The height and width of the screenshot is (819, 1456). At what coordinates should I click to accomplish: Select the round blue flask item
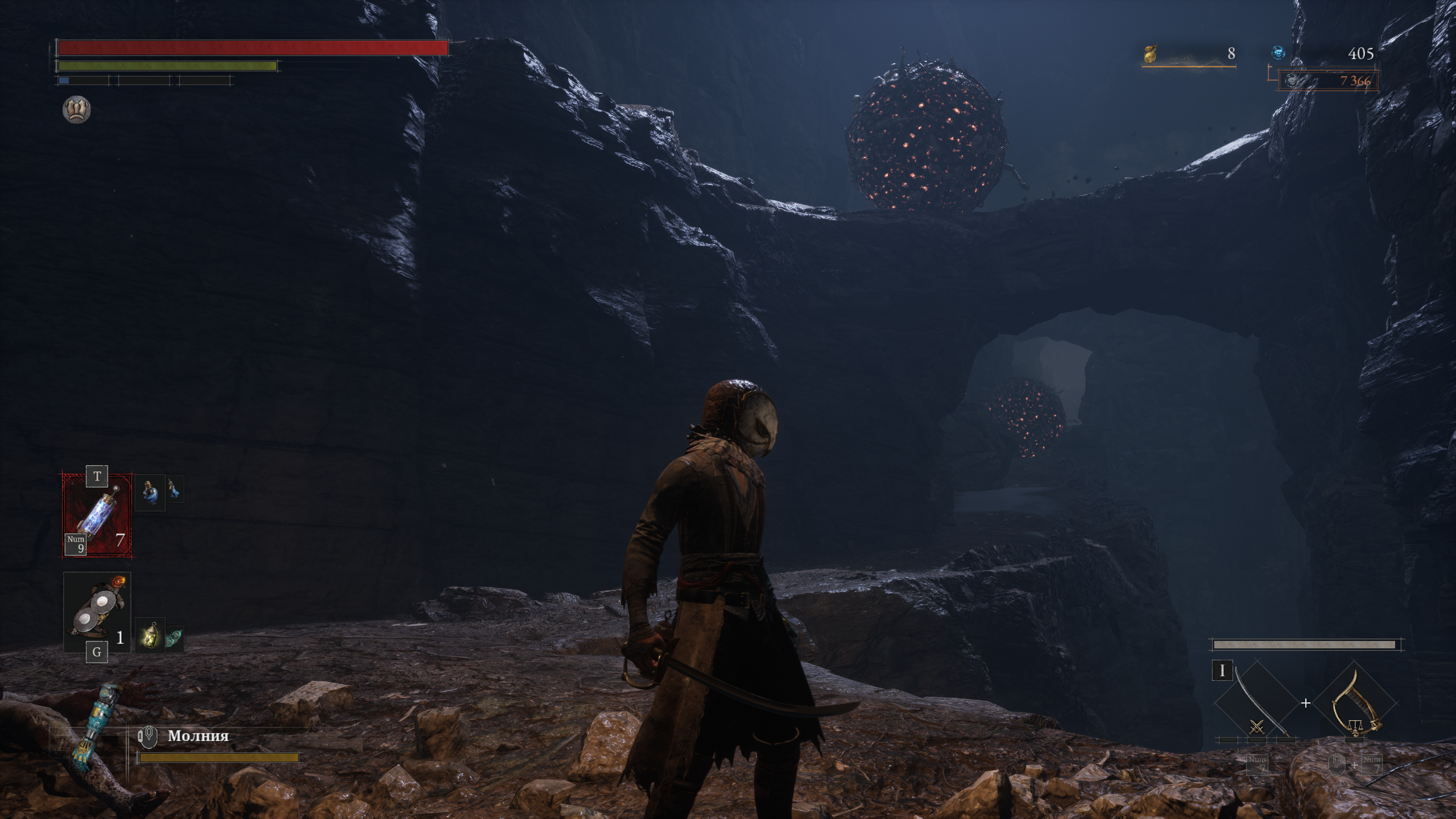[x=149, y=493]
